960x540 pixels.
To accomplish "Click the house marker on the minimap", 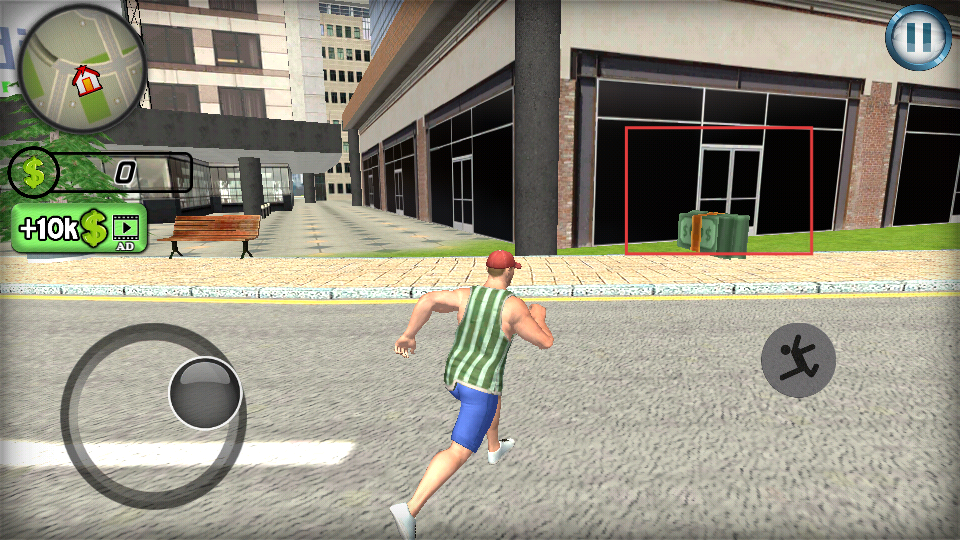I will point(88,78).
